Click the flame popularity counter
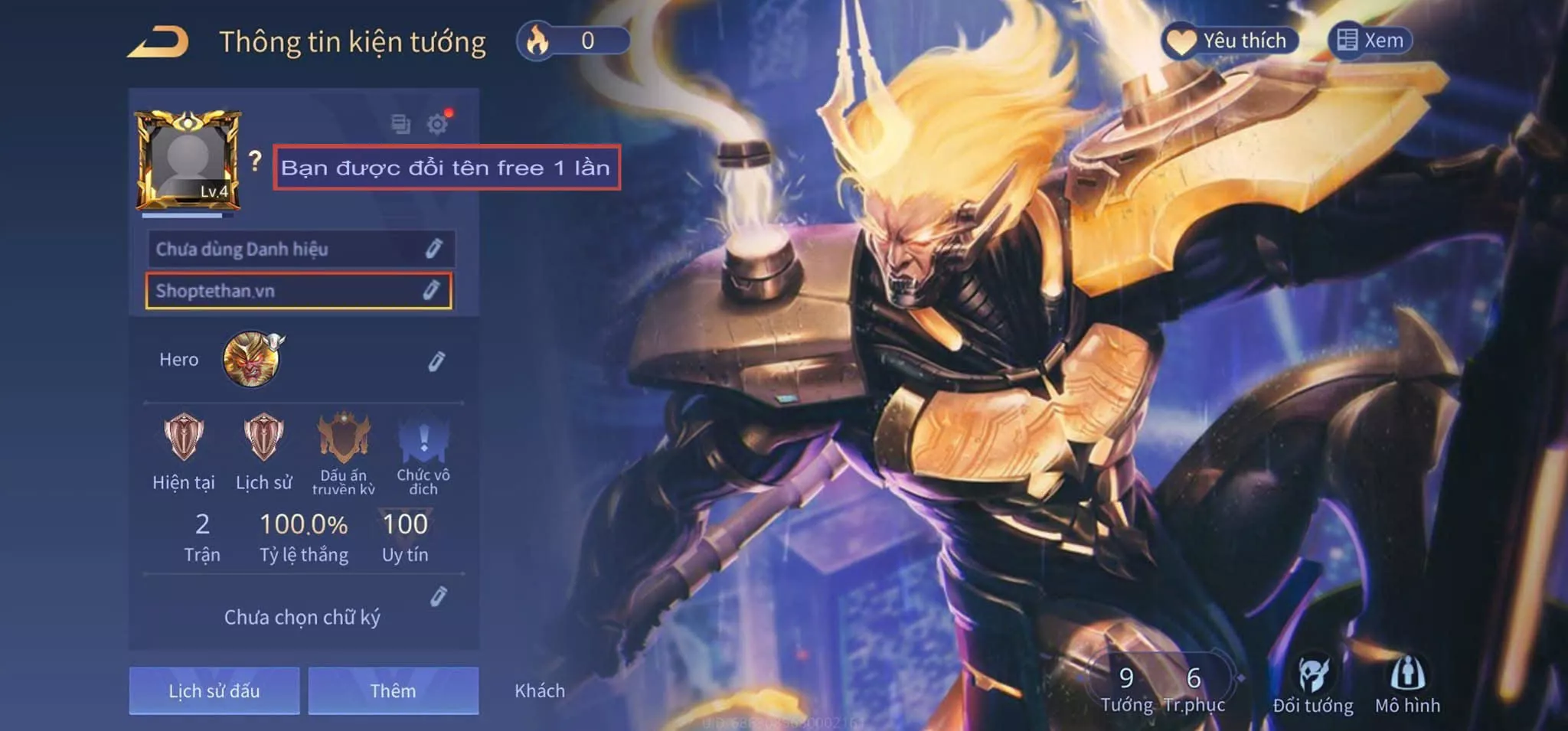Viewport: 1568px width, 731px height. point(573,41)
